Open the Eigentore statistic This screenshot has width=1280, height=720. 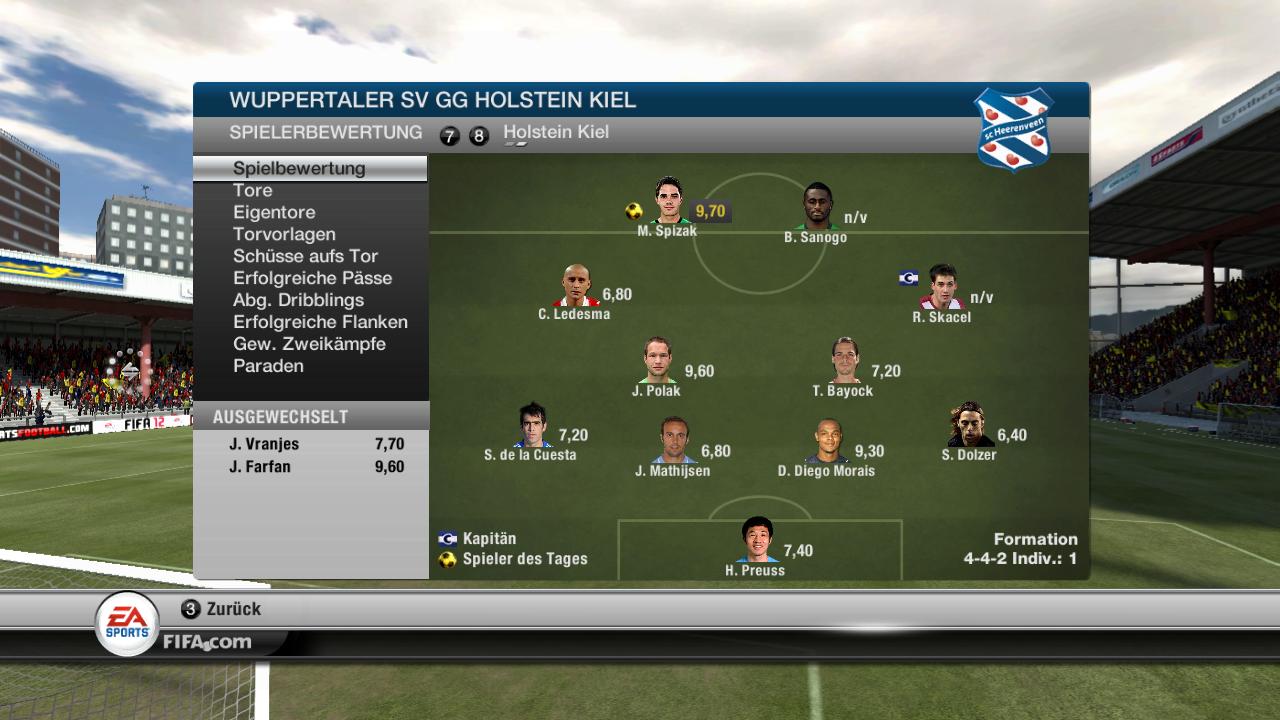click(x=274, y=212)
